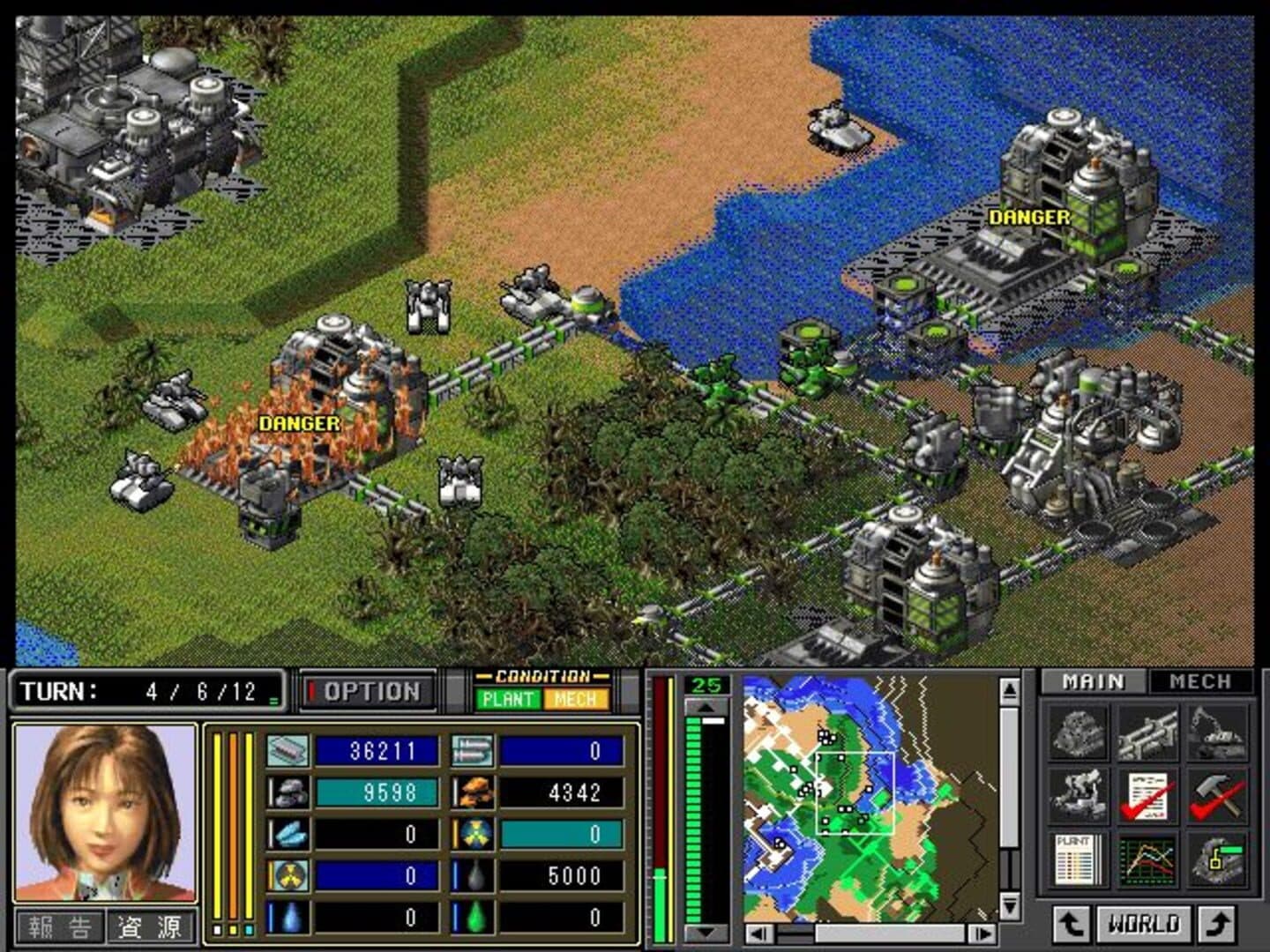Select the build facility icon
Viewport: 1270px width, 952px height.
pyautogui.click(x=1079, y=733)
